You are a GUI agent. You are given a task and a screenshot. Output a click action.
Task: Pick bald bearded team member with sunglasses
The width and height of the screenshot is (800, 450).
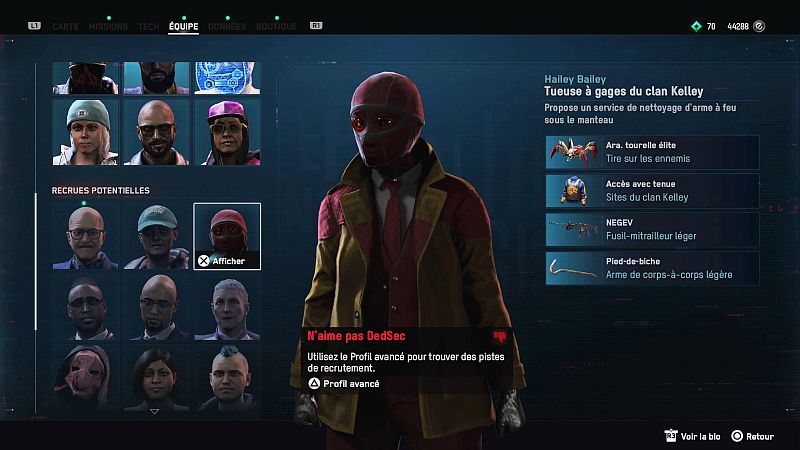point(156,131)
